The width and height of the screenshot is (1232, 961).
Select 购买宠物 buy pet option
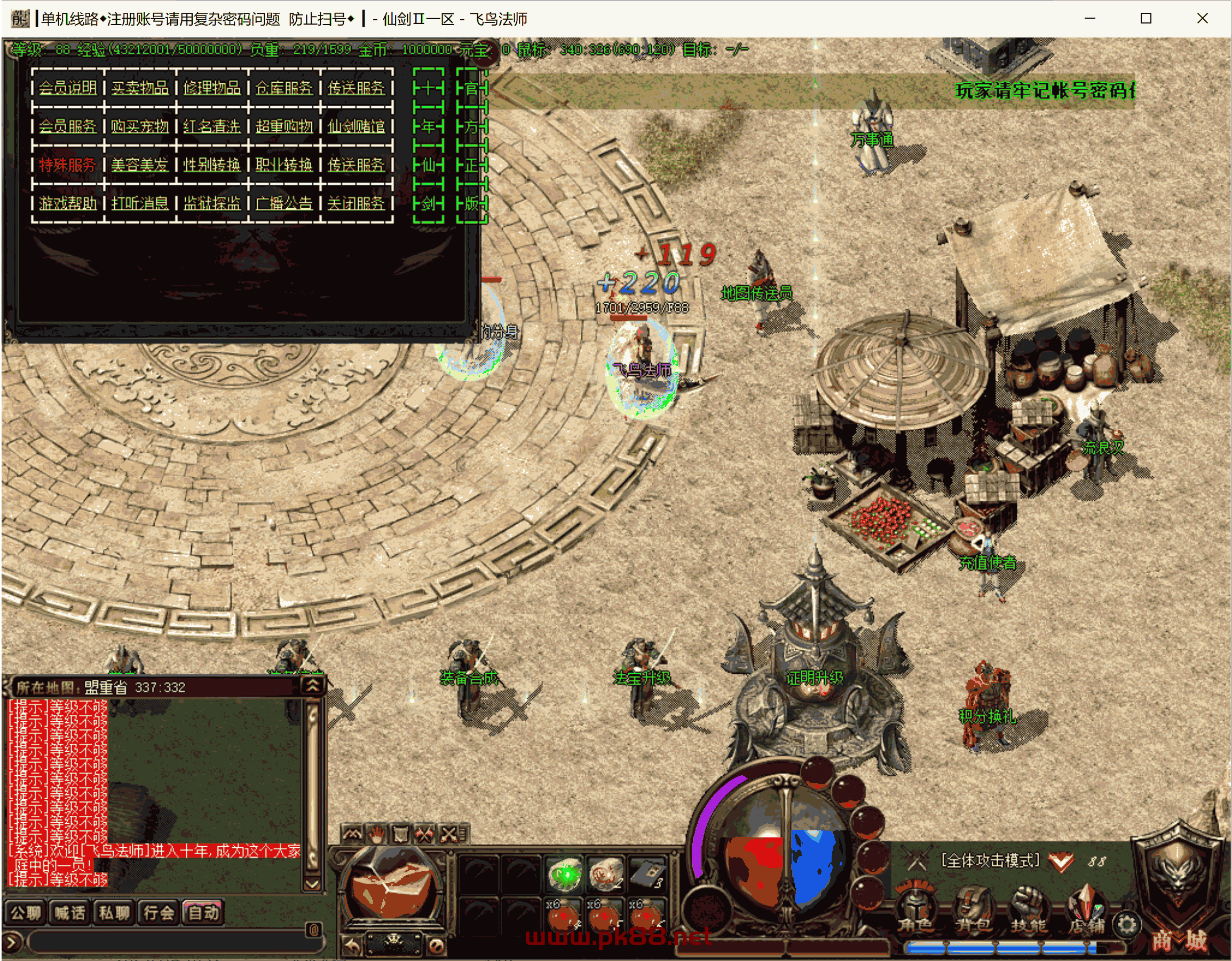point(139,127)
